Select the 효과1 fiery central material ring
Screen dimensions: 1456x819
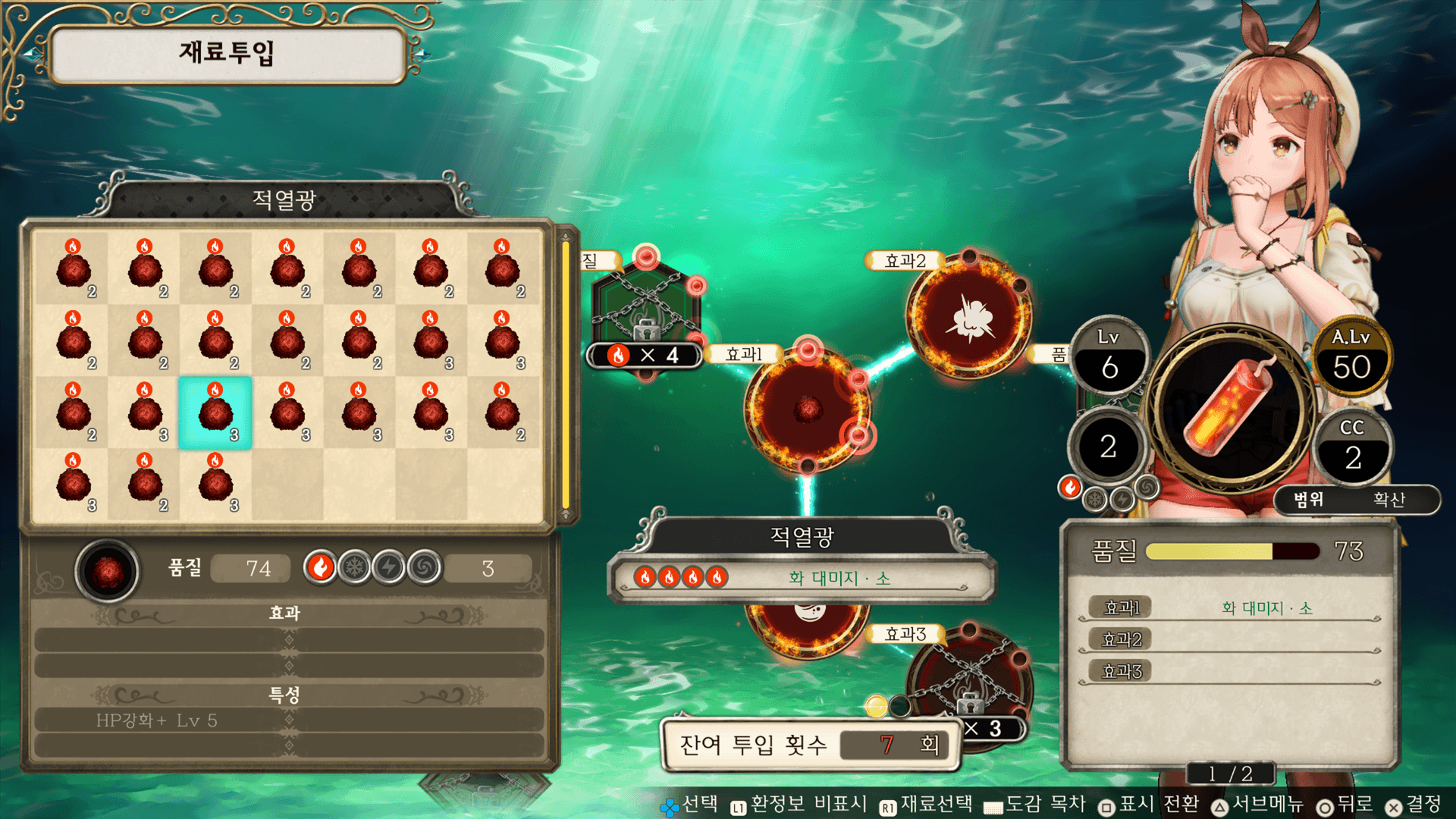[808, 409]
